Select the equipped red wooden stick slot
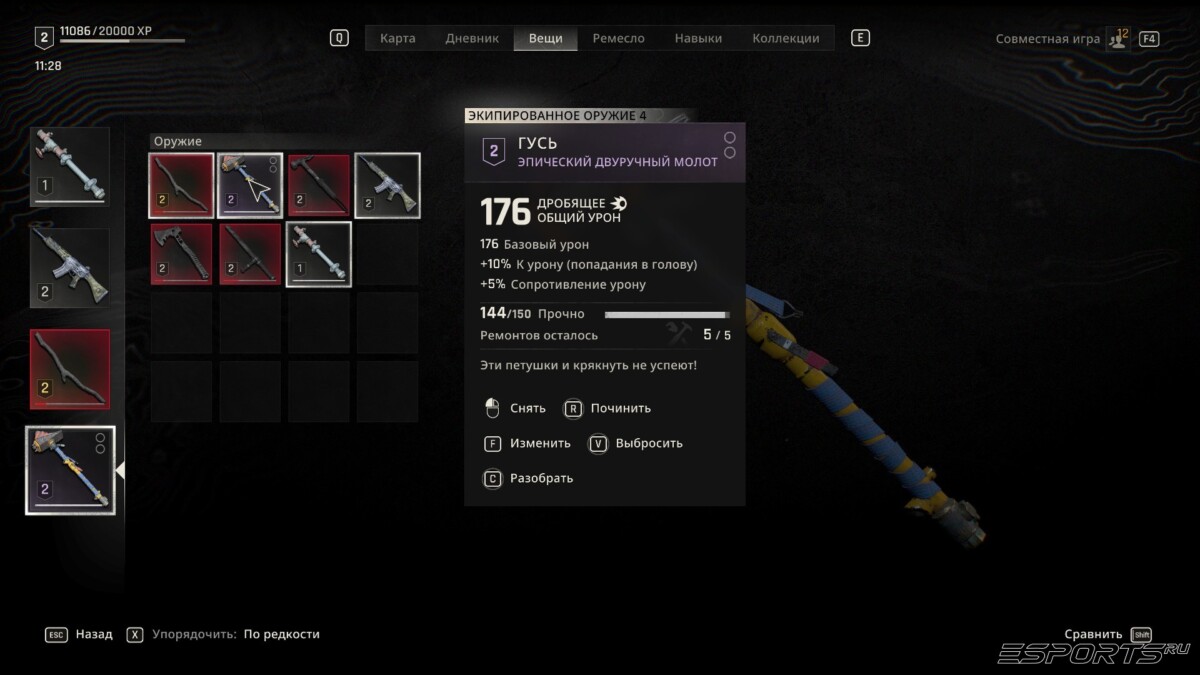The width and height of the screenshot is (1200, 675). pos(69,368)
